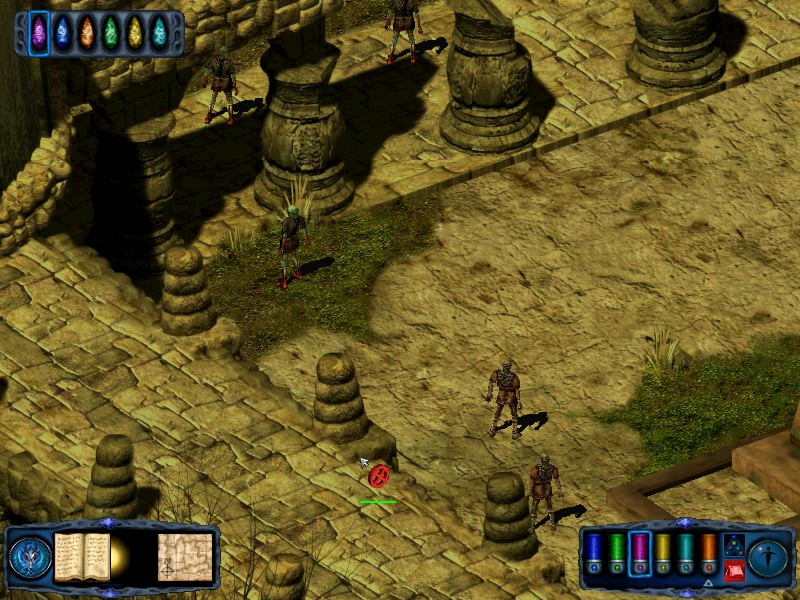Click the small triangle under the vials
Image resolution: width=800 pixels, height=600 pixels.
[708, 583]
